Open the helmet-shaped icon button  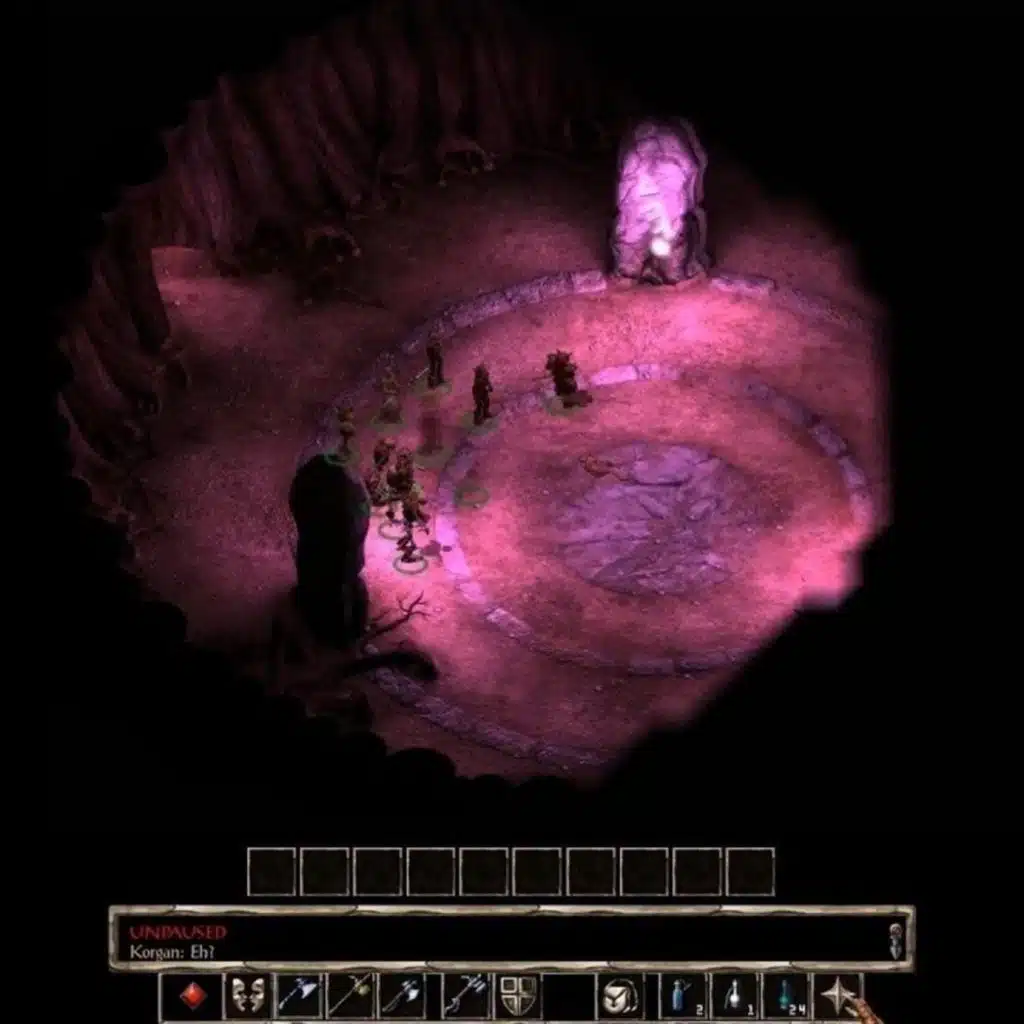pos(620,996)
